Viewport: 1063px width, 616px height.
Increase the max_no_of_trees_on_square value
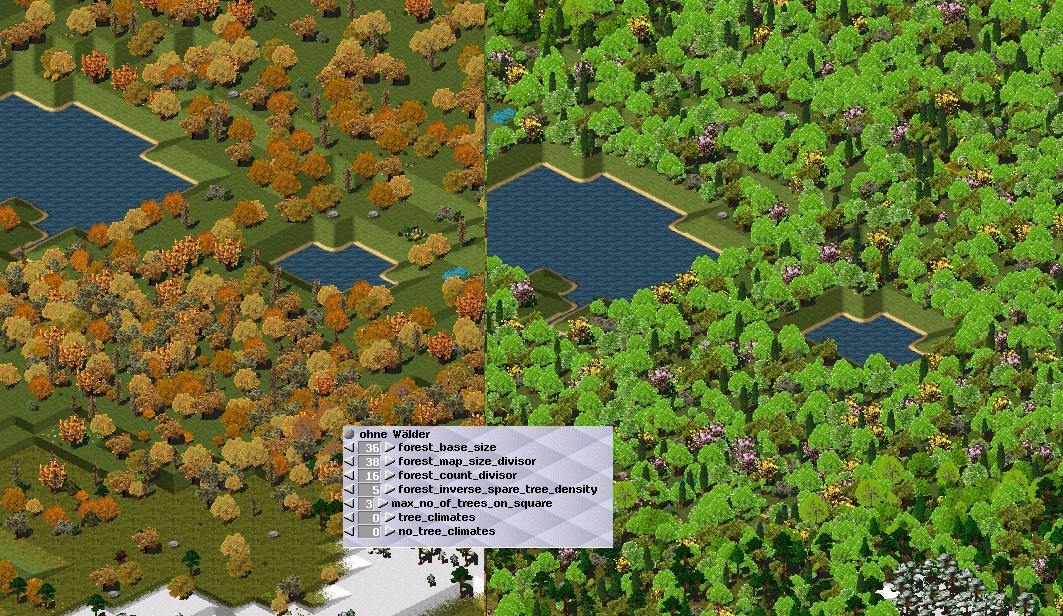pos(383,504)
